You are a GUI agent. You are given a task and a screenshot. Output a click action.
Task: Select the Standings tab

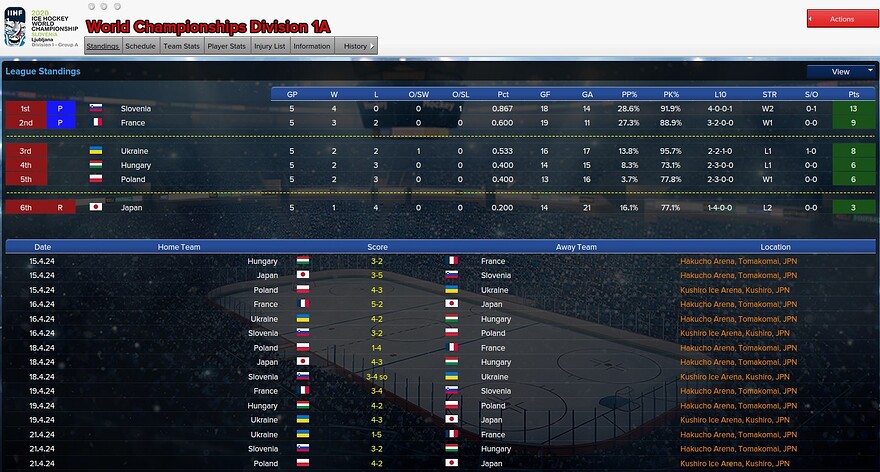coord(103,46)
